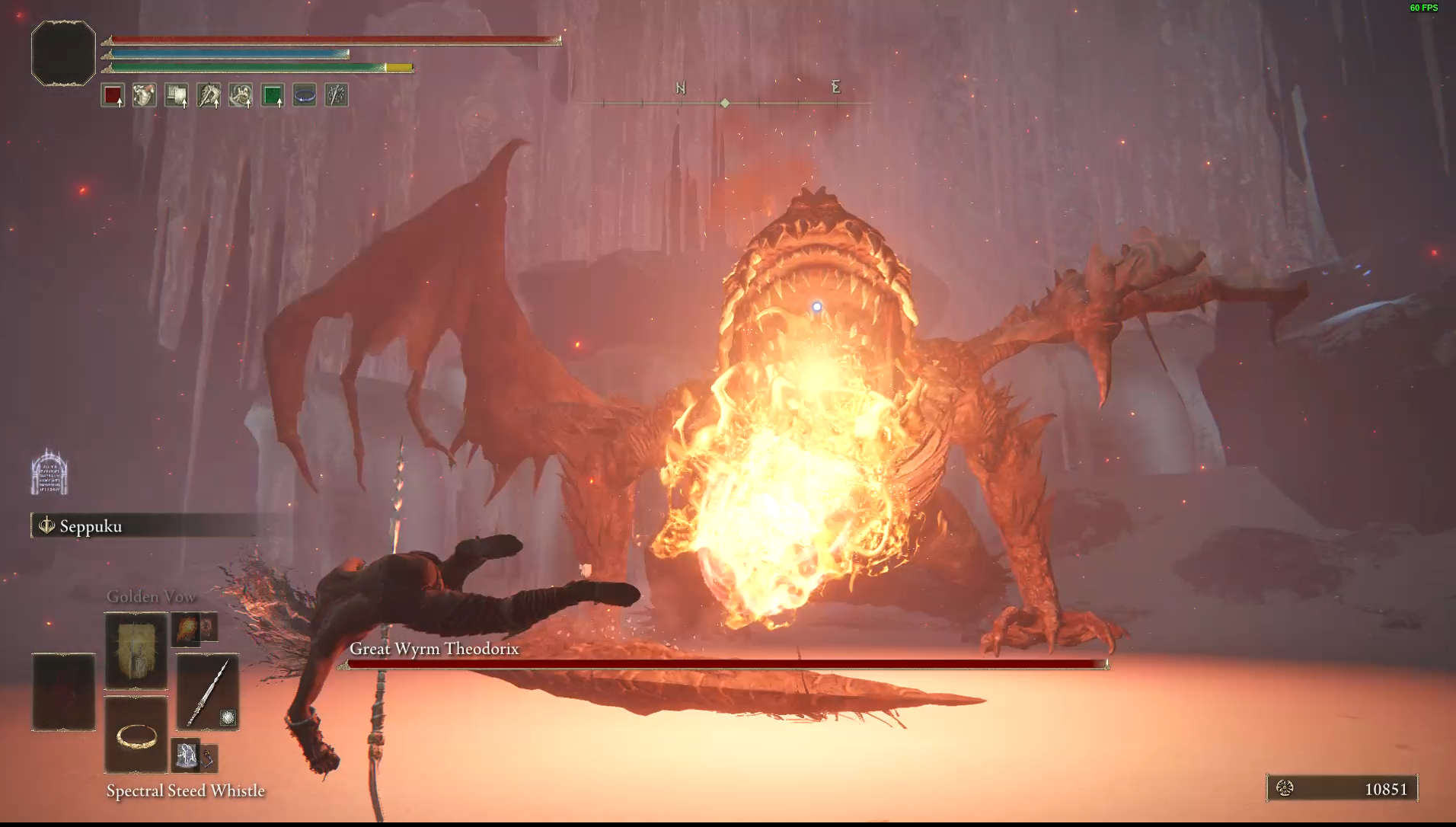The image size is (1456, 827).
Task: Select the E marker on the compass
Action: 835,88
